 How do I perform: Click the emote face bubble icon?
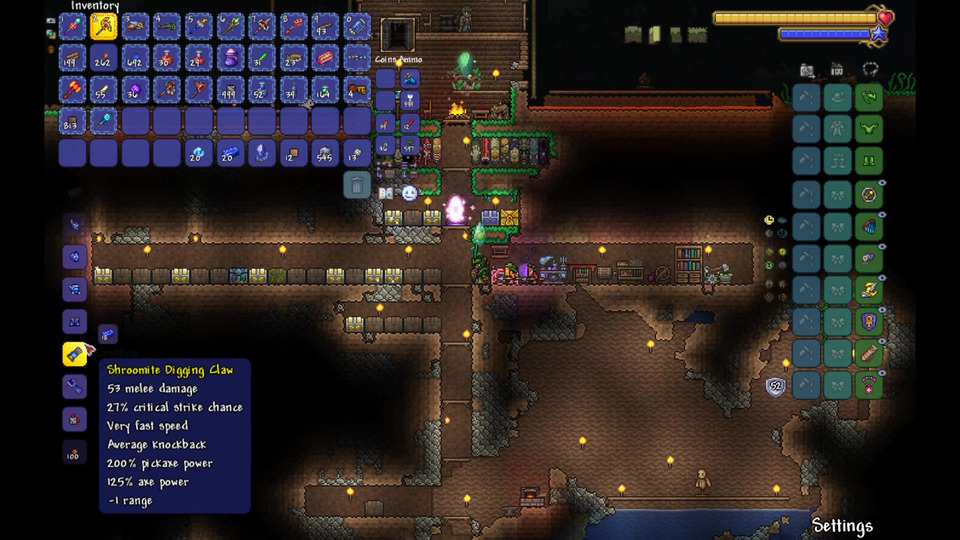click(409, 193)
